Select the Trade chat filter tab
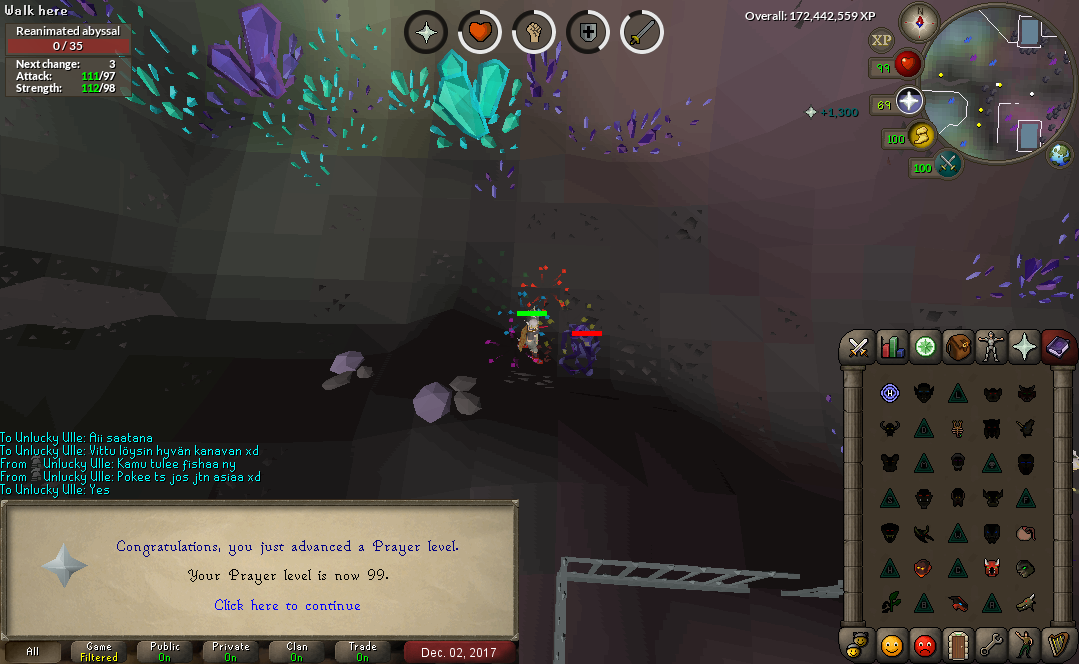The height and width of the screenshot is (664, 1079). pos(363,652)
